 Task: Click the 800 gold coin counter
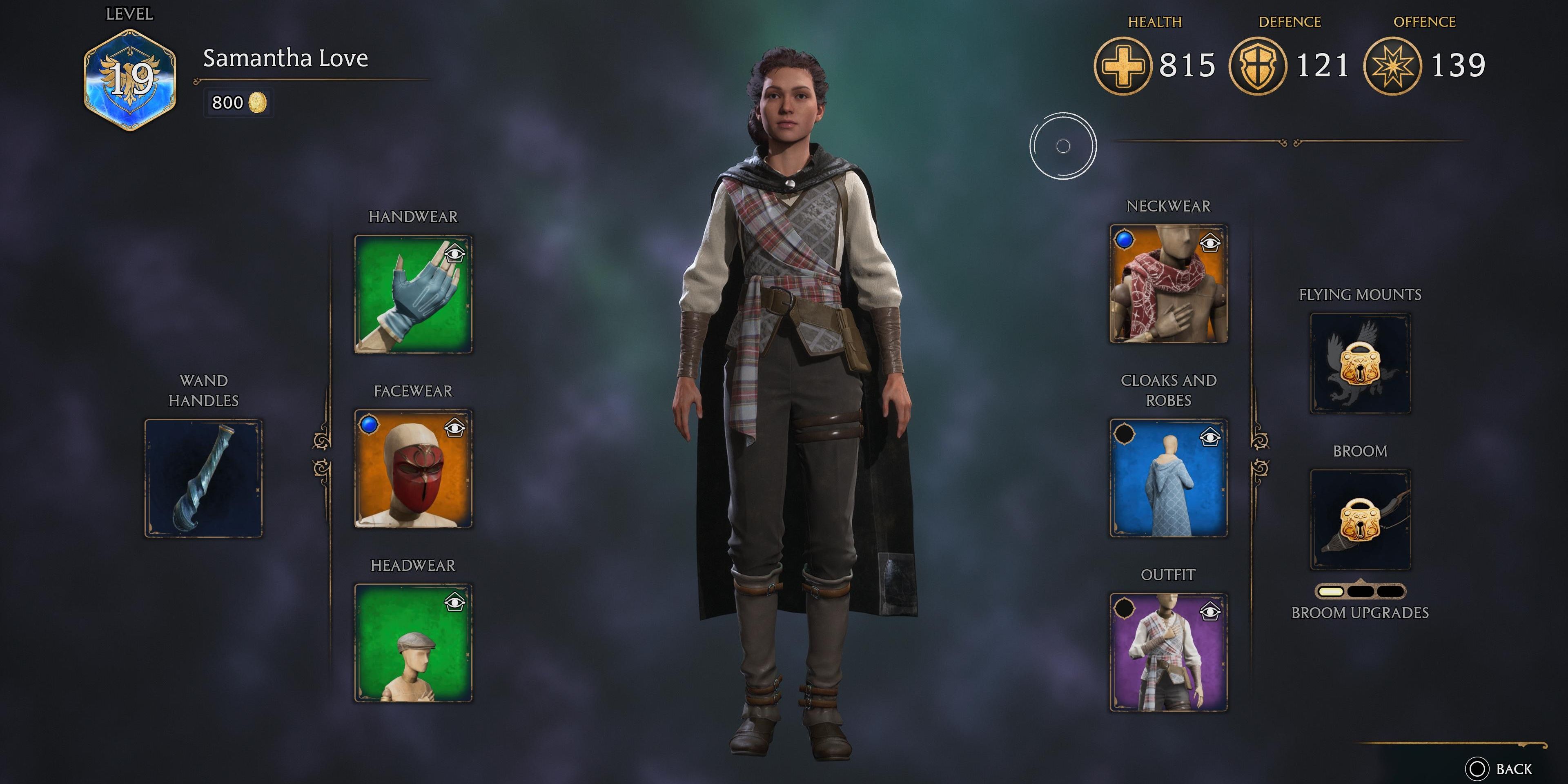[238, 103]
